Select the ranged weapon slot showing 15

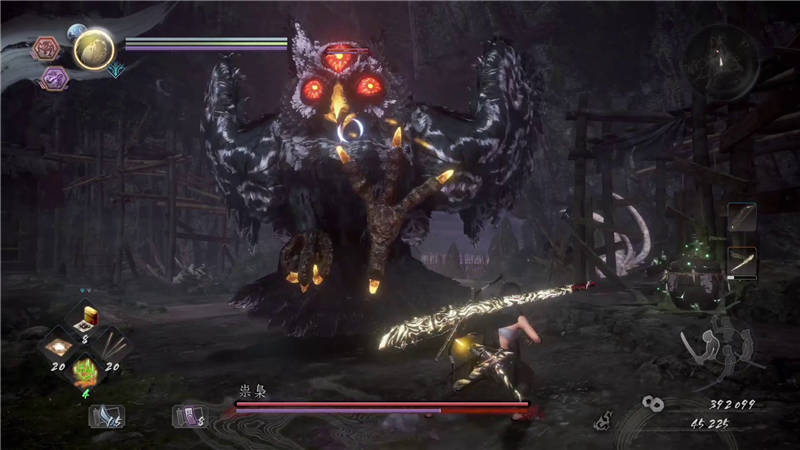point(105,415)
